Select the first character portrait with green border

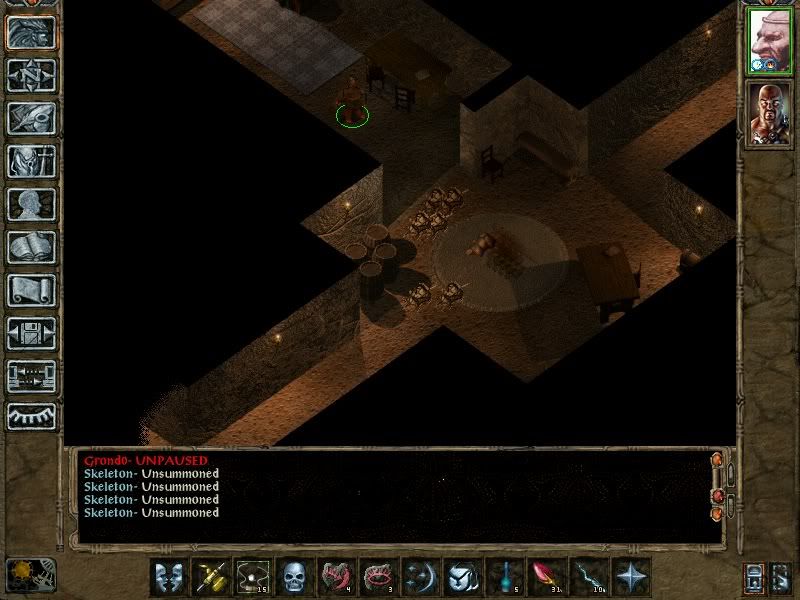coord(770,42)
